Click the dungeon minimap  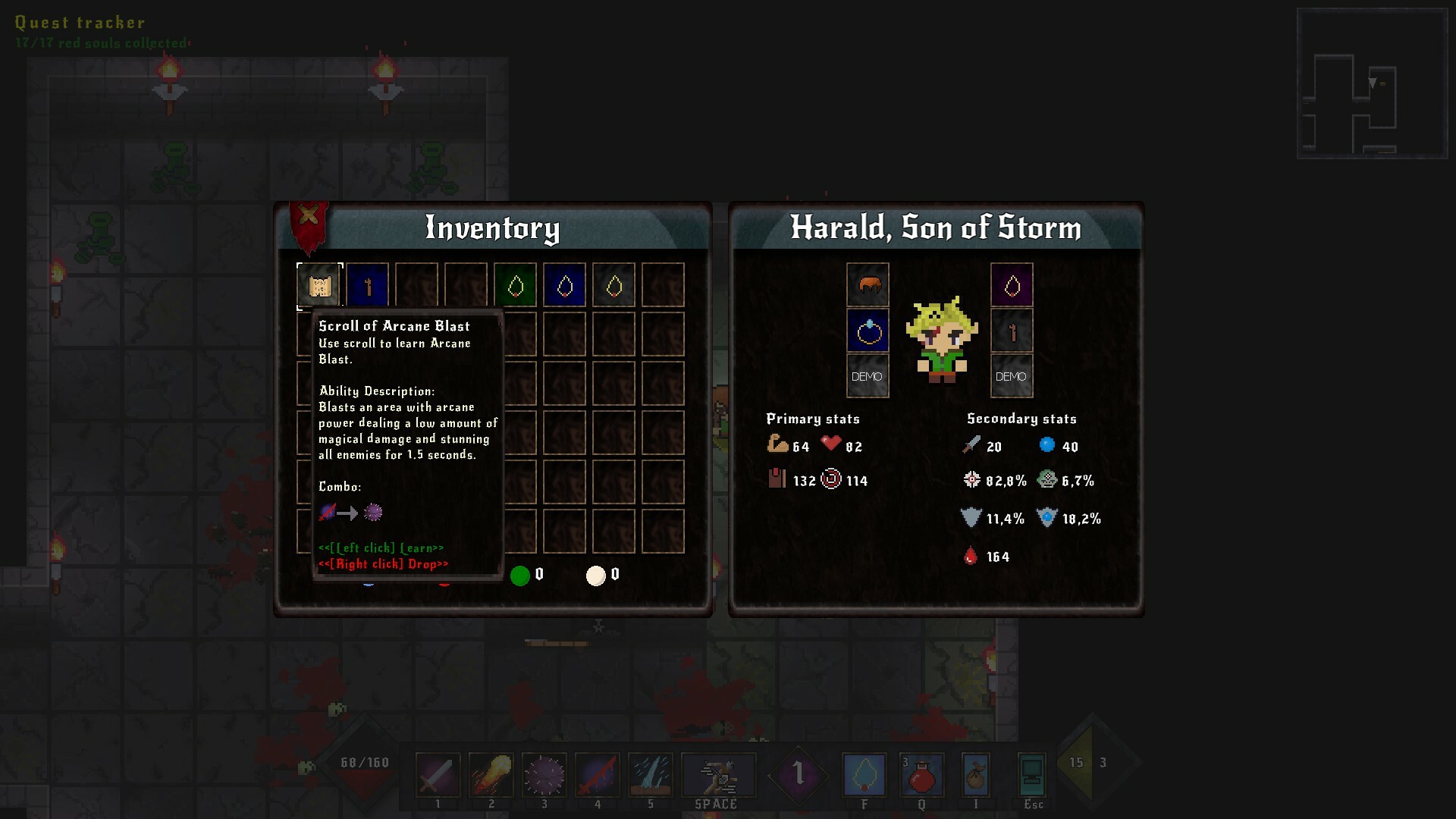click(1372, 83)
